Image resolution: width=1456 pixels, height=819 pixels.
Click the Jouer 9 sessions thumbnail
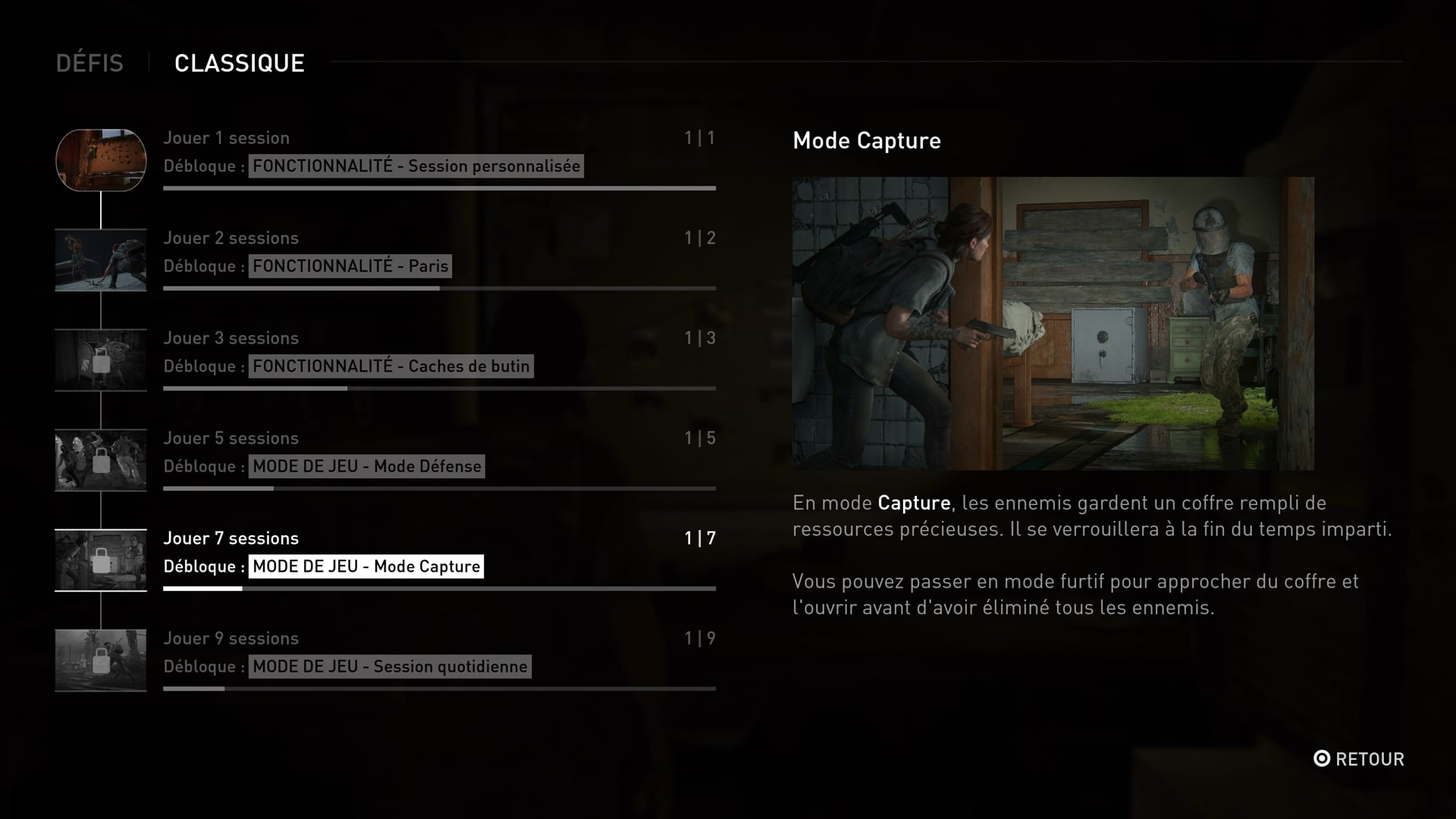(101, 661)
